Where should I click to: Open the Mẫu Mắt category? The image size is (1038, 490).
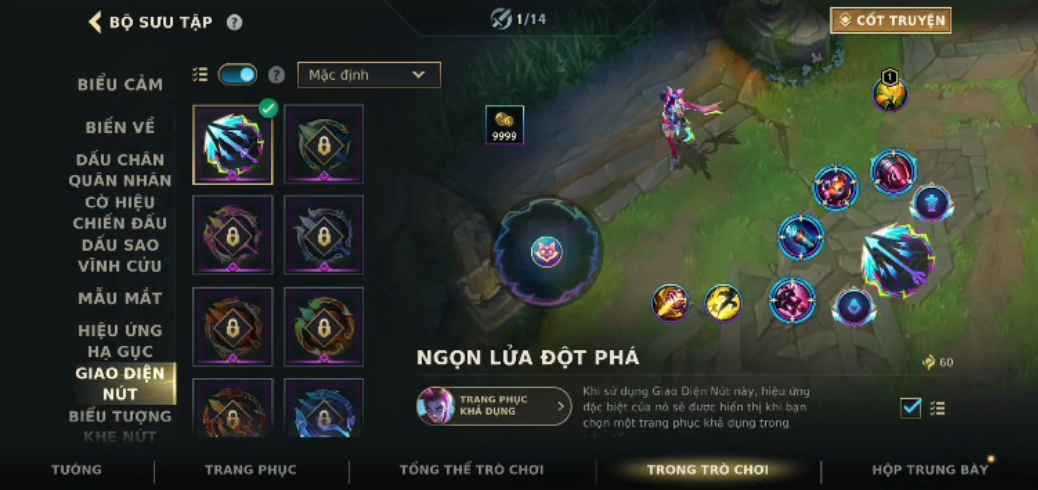click(x=120, y=298)
